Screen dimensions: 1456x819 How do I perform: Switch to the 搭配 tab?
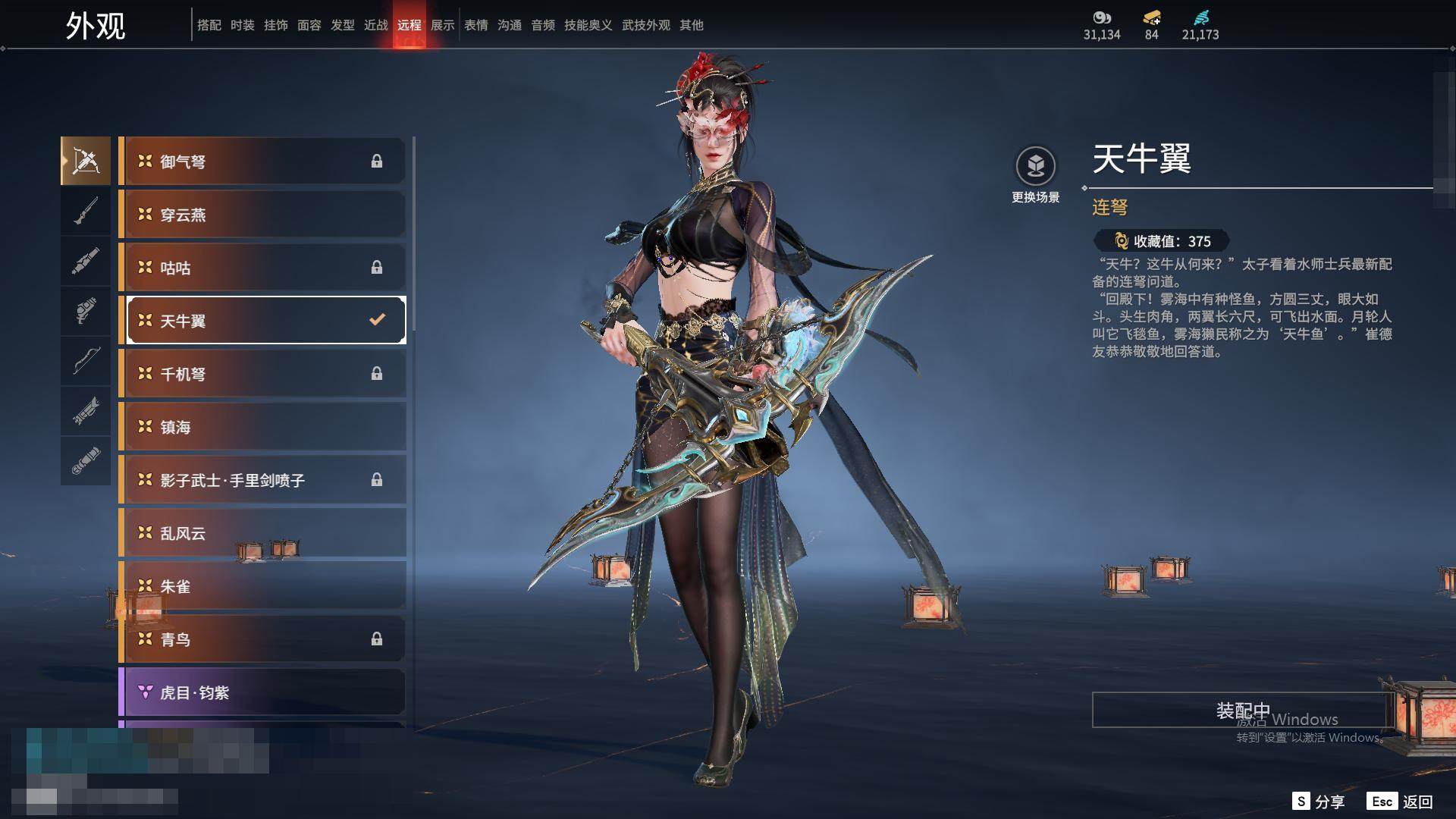pyautogui.click(x=209, y=25)
